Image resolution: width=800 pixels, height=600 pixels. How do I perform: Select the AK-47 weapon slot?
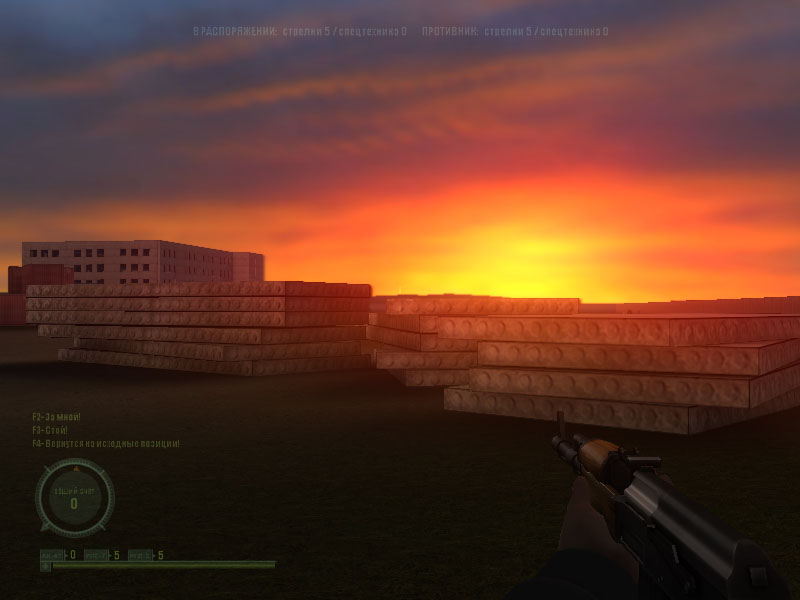(52, 555)
